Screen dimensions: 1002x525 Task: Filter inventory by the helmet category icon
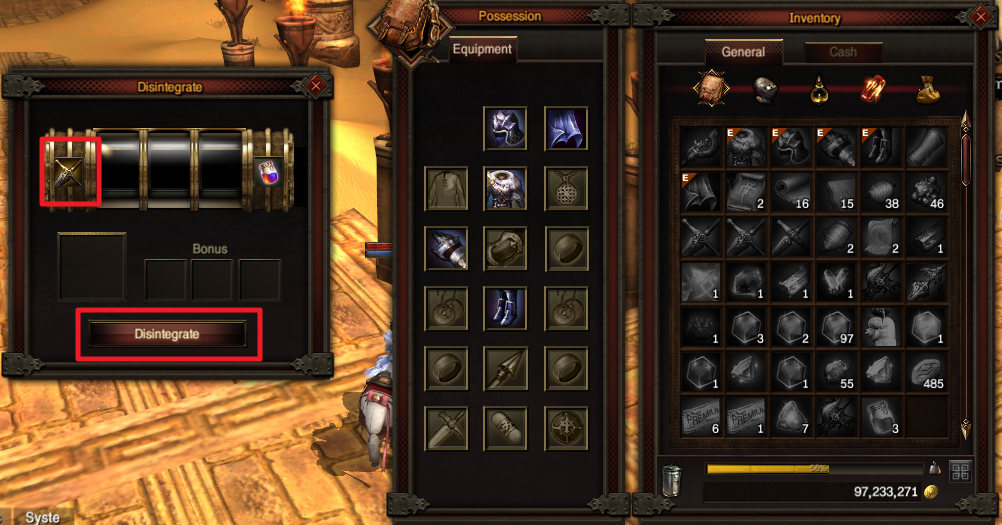[767, 90]
